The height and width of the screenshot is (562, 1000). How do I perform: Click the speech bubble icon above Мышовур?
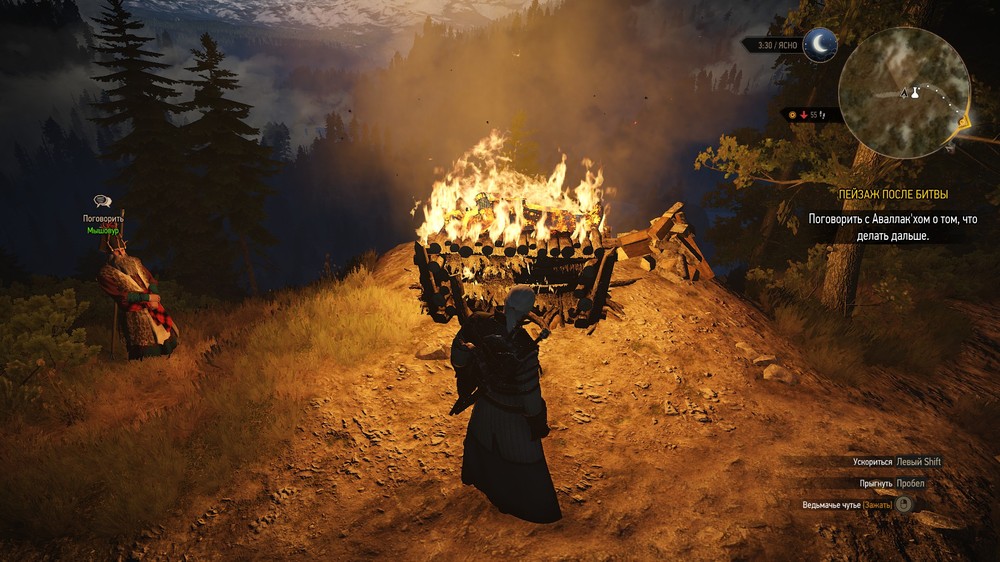[102, 202]
